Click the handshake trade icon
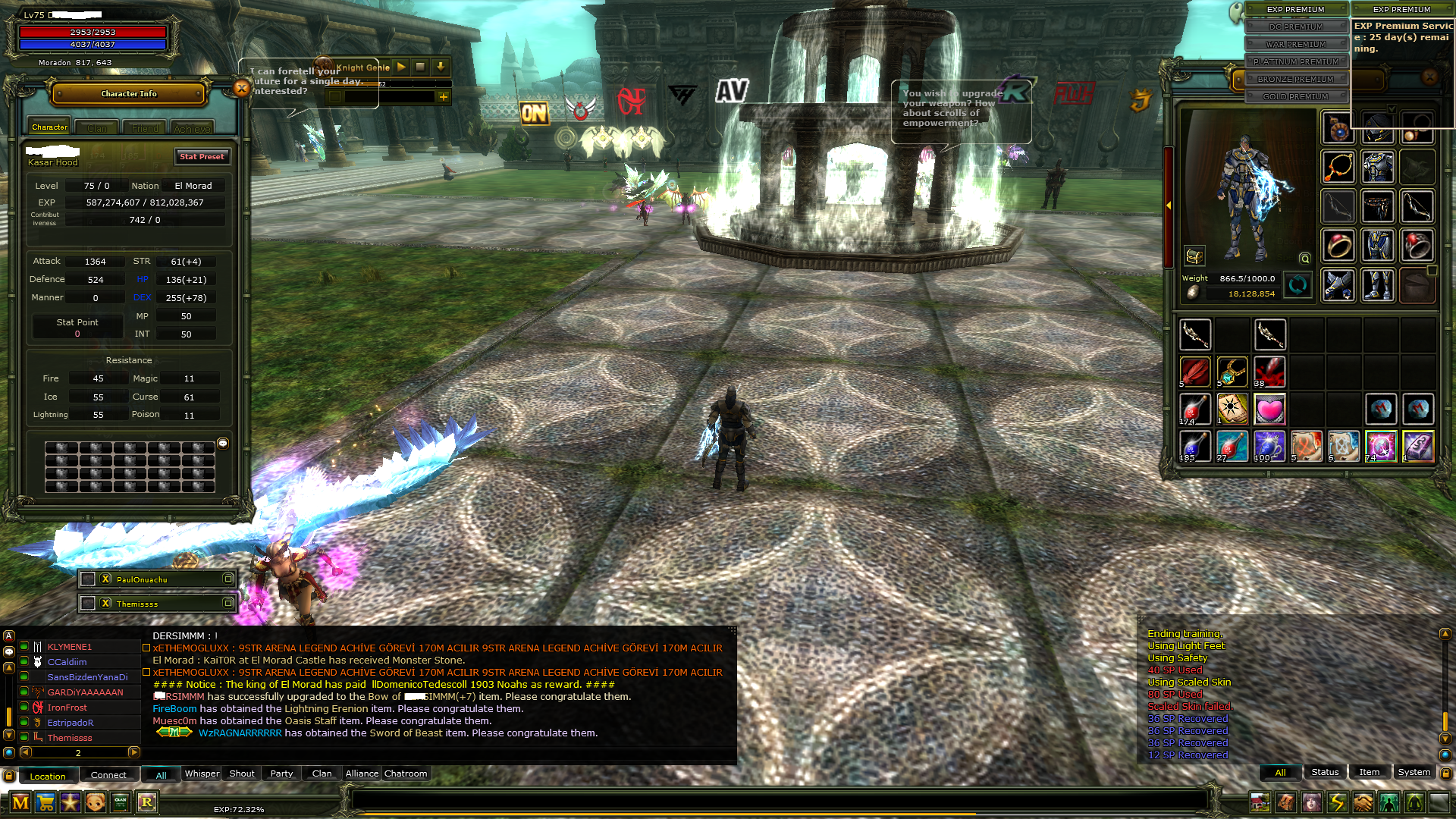 1363,802
